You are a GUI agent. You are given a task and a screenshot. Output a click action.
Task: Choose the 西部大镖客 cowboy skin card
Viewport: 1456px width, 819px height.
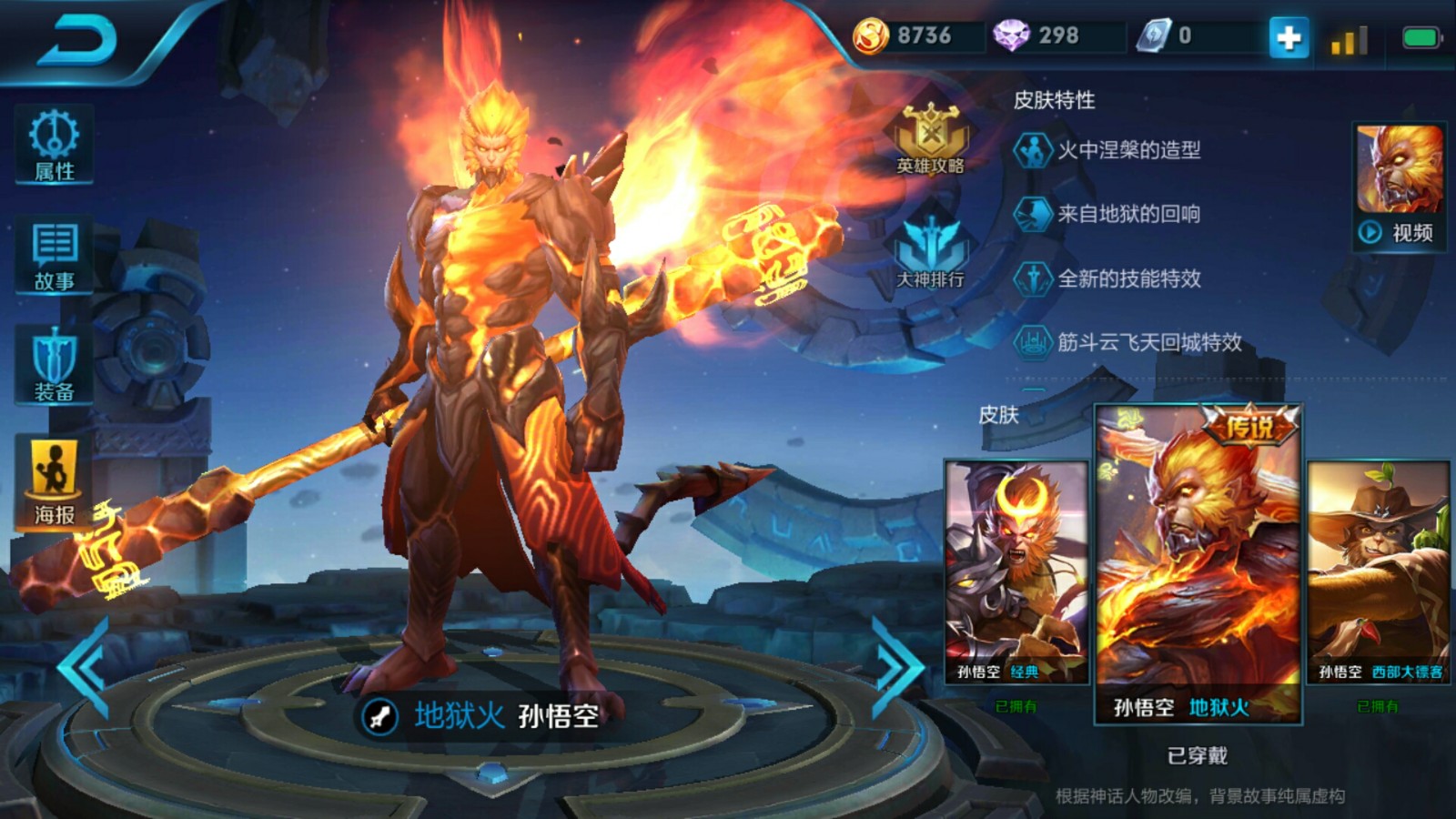1378,571
